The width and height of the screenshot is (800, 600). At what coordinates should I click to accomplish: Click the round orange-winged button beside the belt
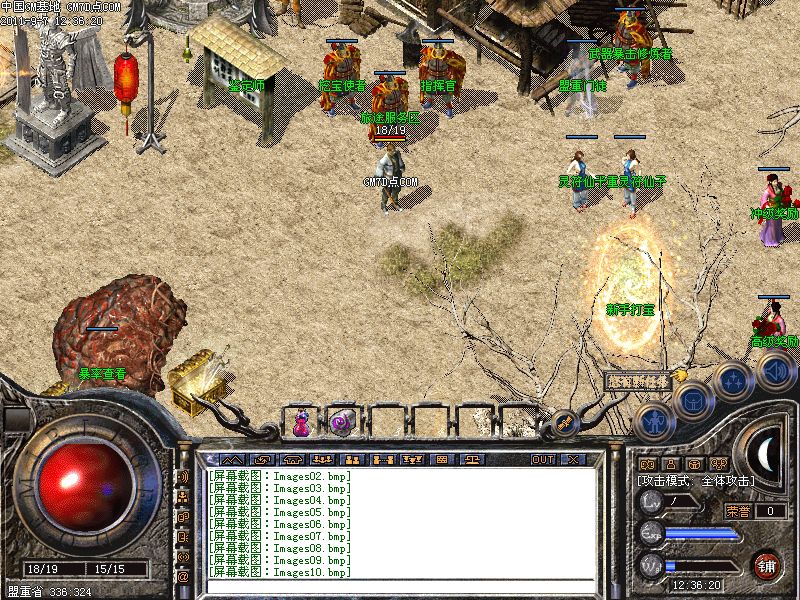[x=565, y=423]
